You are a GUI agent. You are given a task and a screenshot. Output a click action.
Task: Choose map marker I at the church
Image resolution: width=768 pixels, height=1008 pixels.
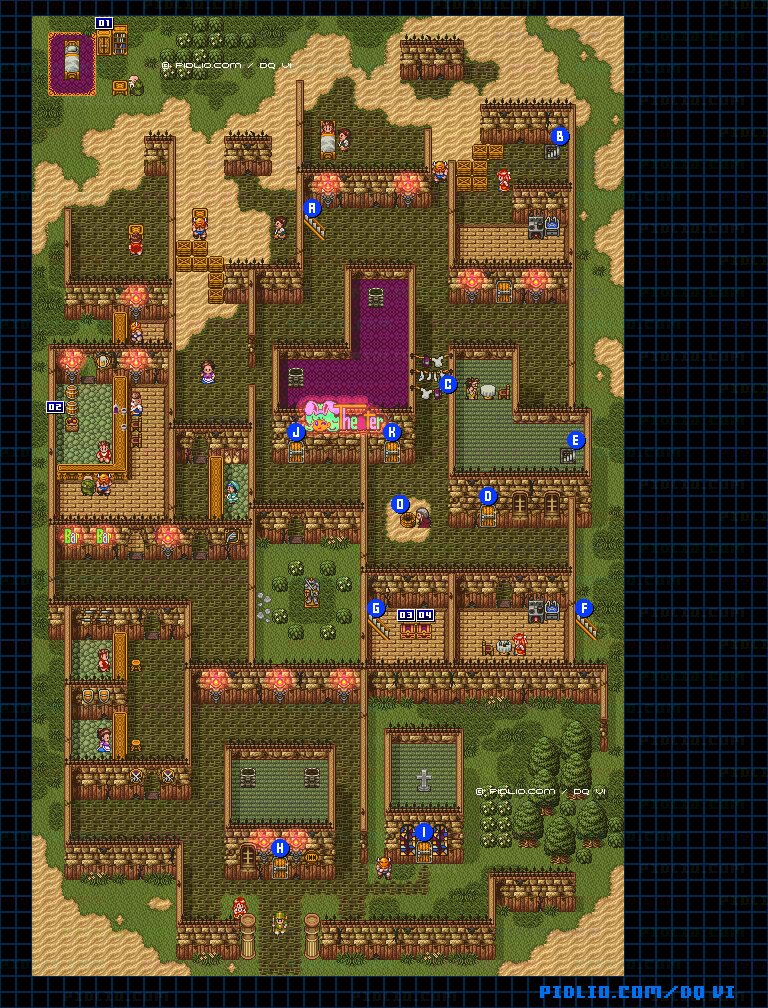(x=423, y=831)
